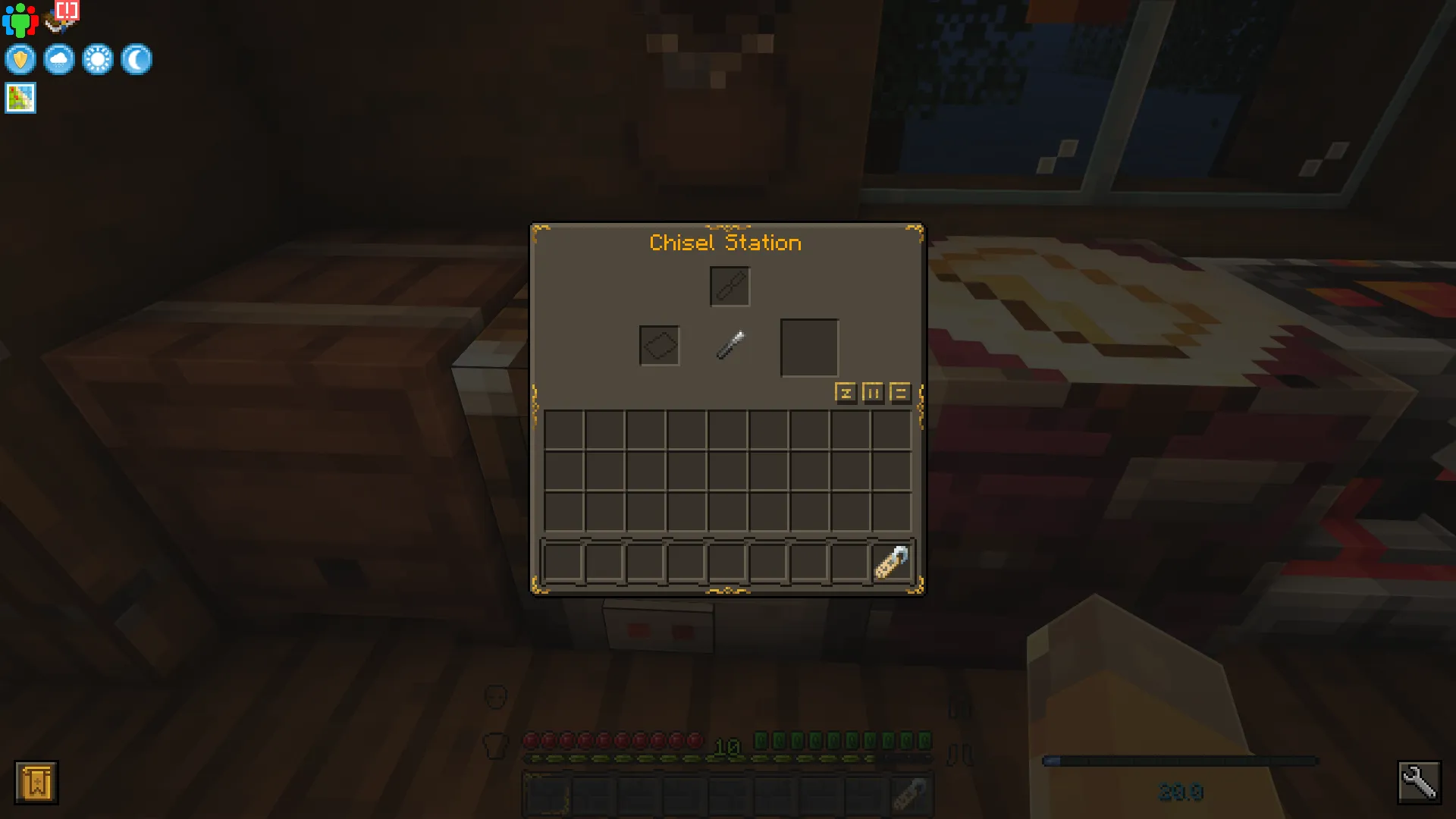Toggle the Z-shaped mode button in Chisel Station
Viewport: 1456px width, 819px height.
click(x=845, y=394)
